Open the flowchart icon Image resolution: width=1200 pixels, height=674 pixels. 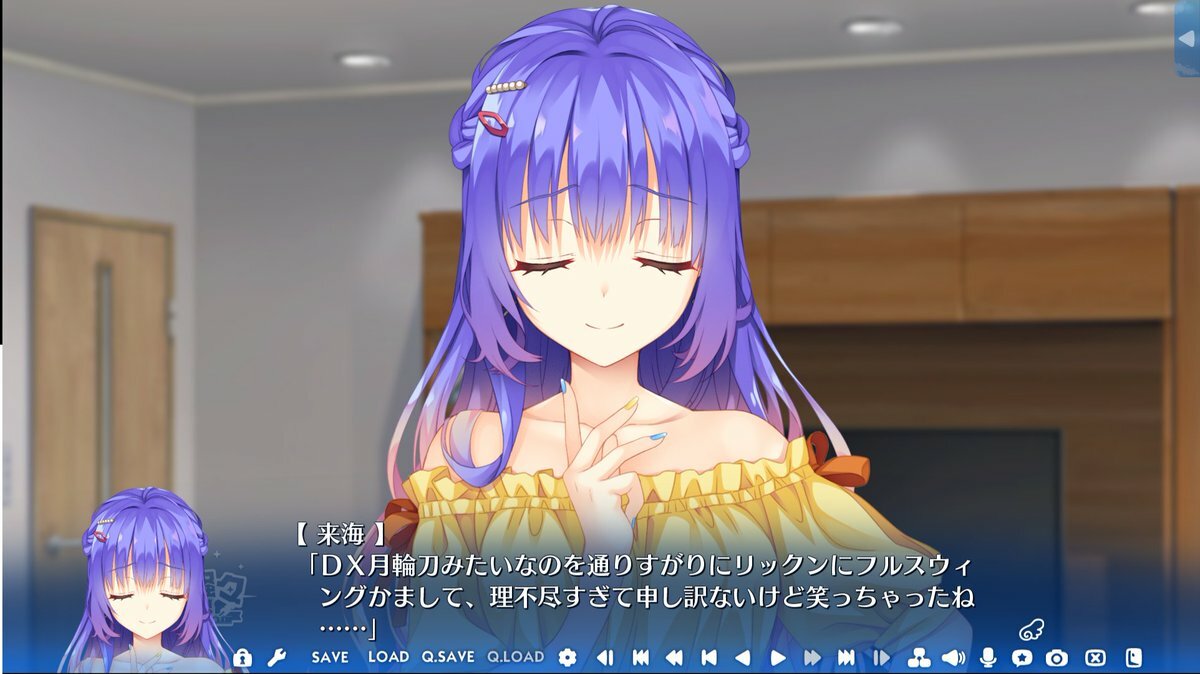[x=918, y=657]
